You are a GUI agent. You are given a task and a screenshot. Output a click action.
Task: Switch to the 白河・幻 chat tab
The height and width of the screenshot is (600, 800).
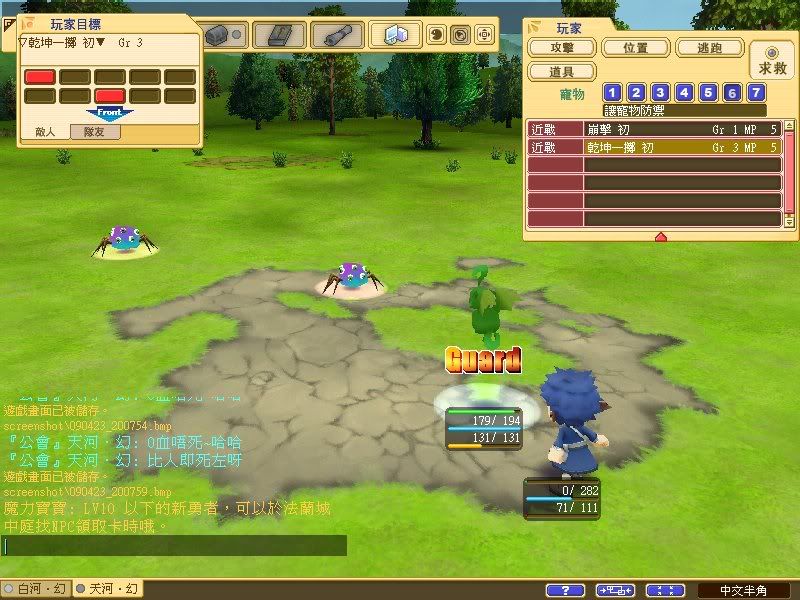pos(36,589)
